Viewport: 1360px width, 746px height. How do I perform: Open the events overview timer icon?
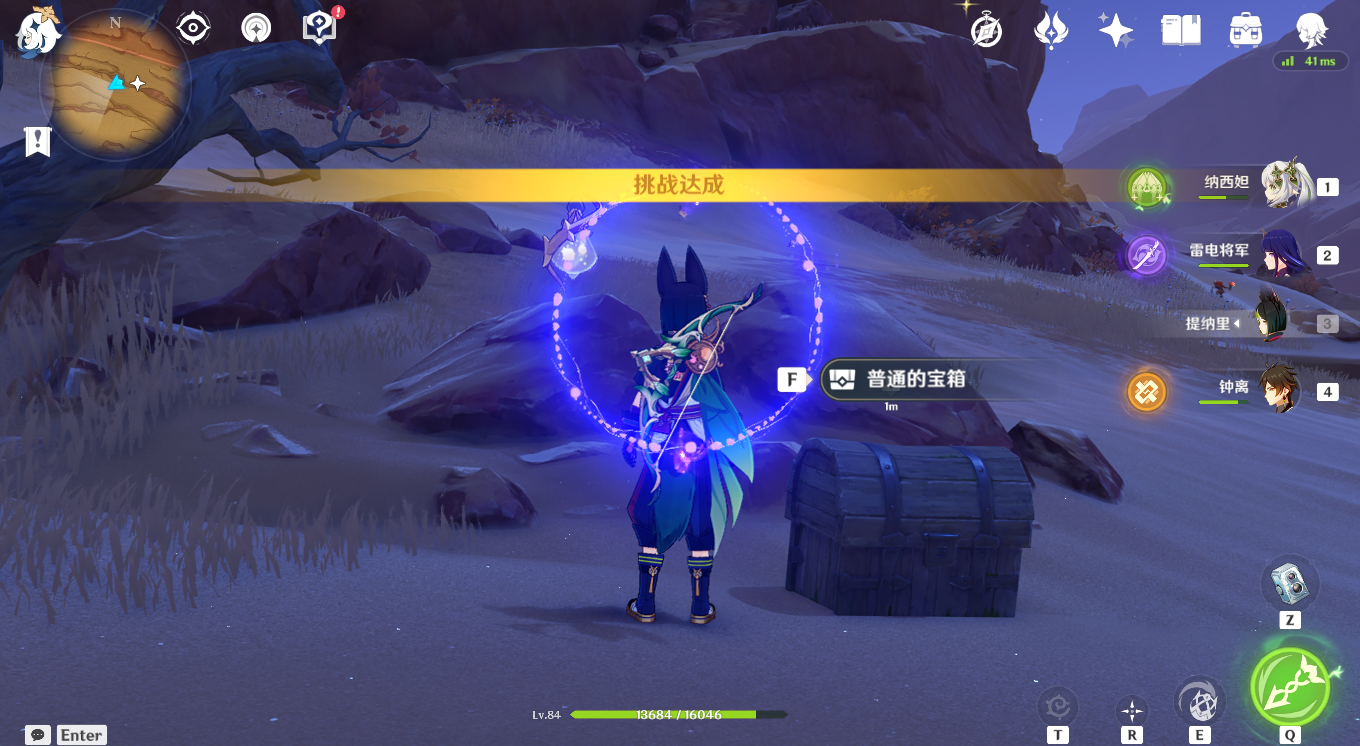(985, 31)
